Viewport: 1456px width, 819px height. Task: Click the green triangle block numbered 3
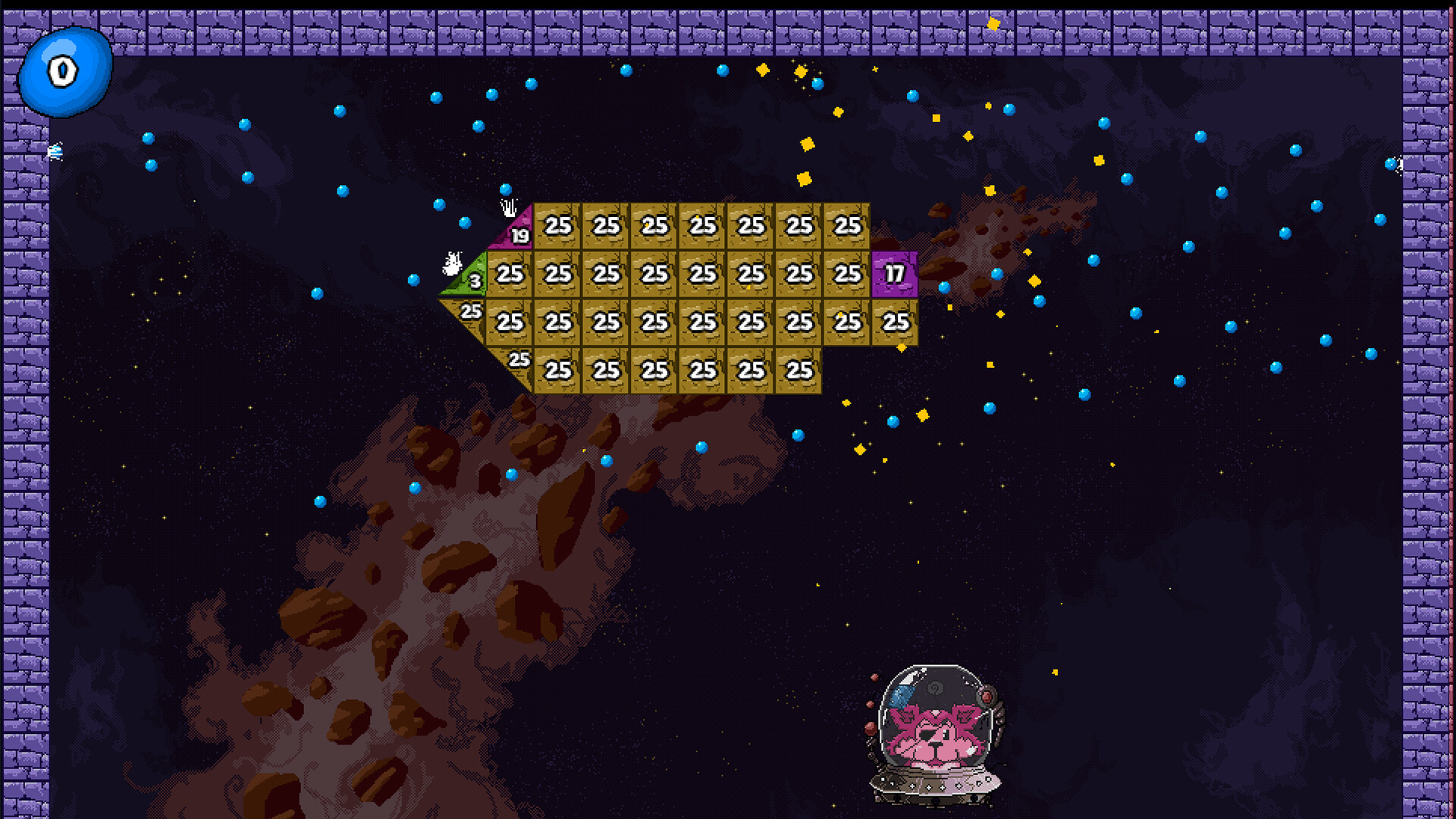(474, 279)
